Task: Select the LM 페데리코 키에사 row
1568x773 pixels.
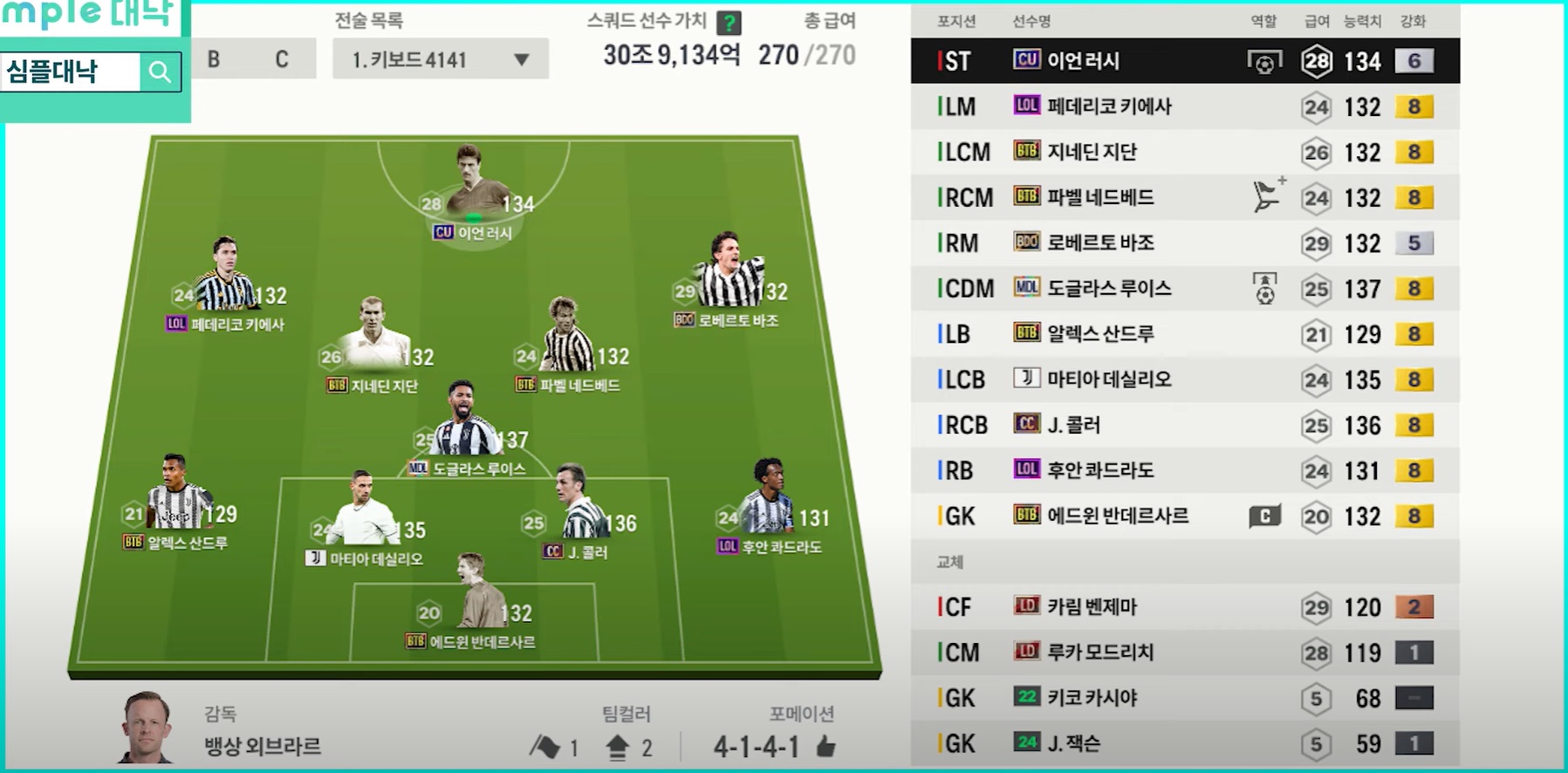Action: (1184, 106)
